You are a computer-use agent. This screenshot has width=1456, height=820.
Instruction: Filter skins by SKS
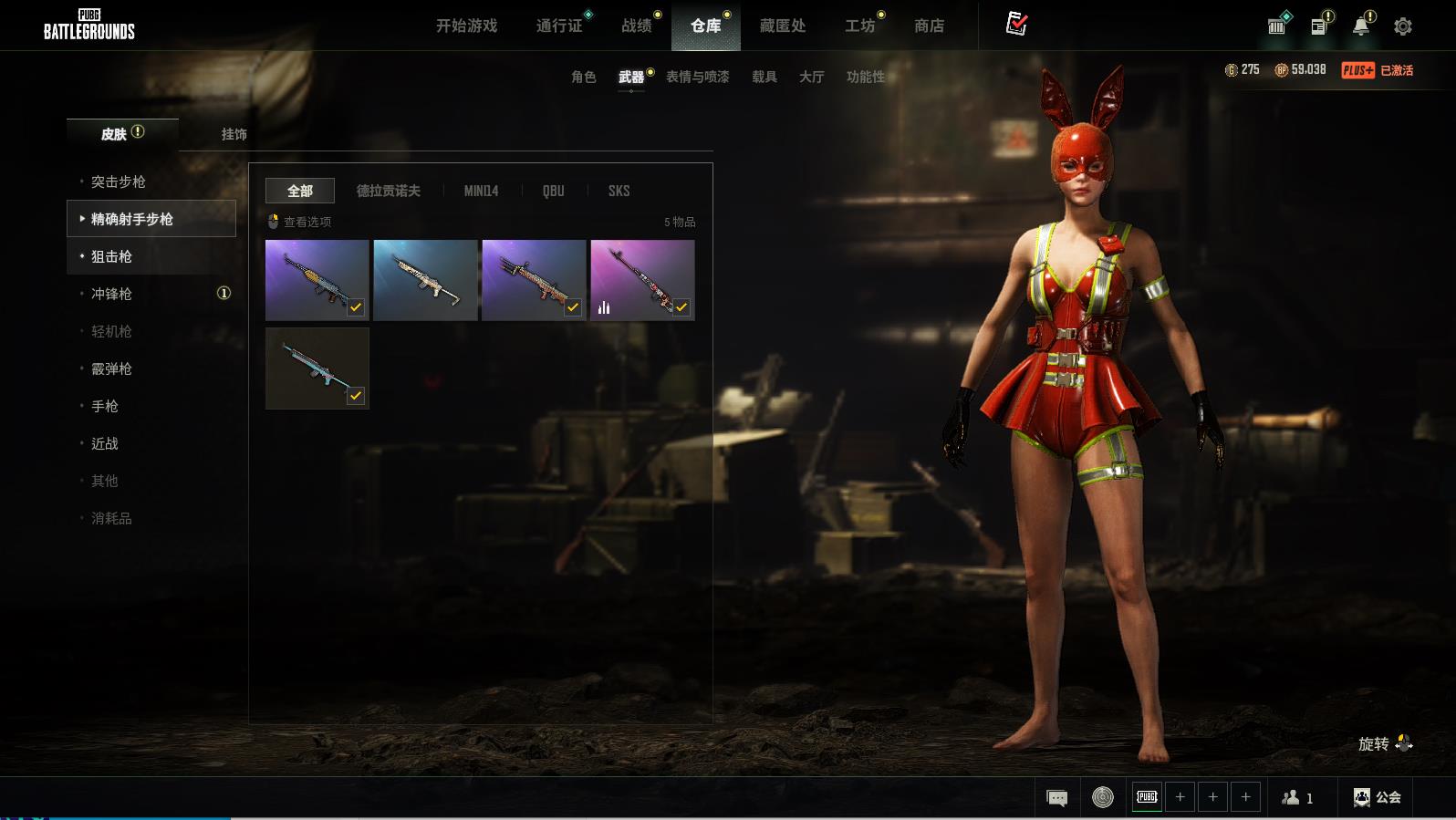619,191
